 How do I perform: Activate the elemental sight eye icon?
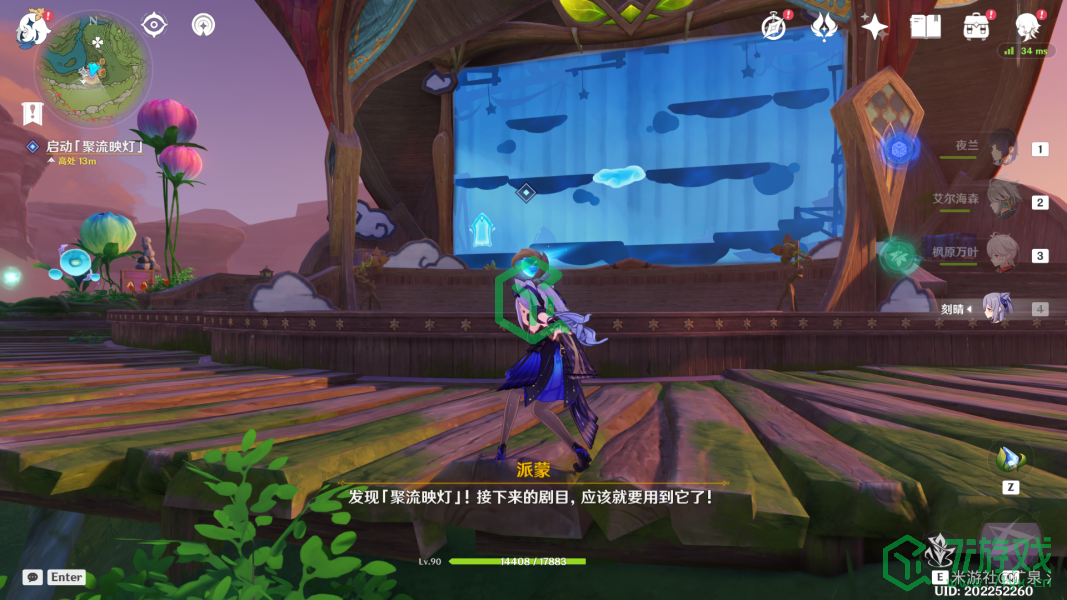154,25
